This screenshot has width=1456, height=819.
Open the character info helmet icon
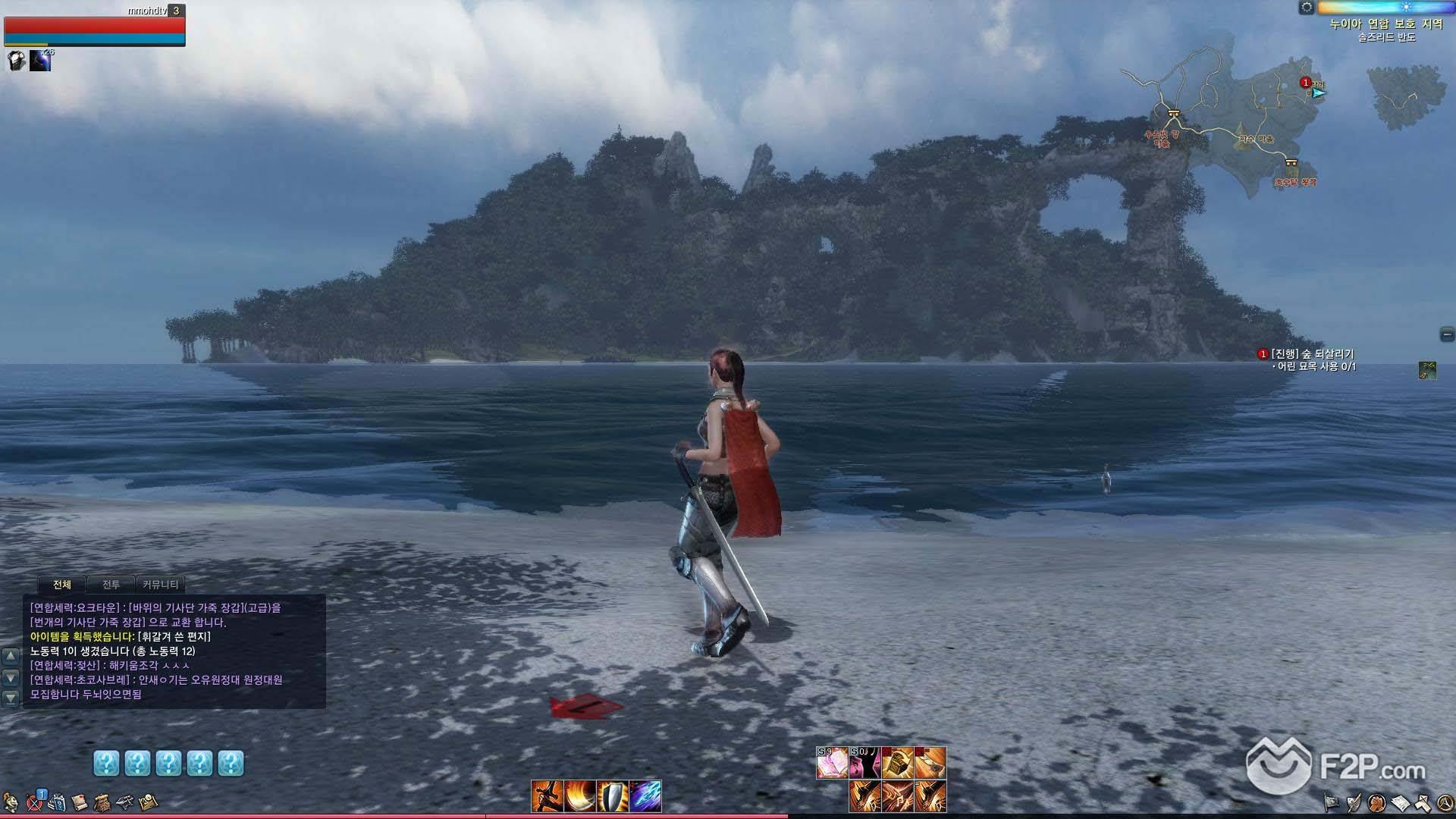[x=11, y=802]
